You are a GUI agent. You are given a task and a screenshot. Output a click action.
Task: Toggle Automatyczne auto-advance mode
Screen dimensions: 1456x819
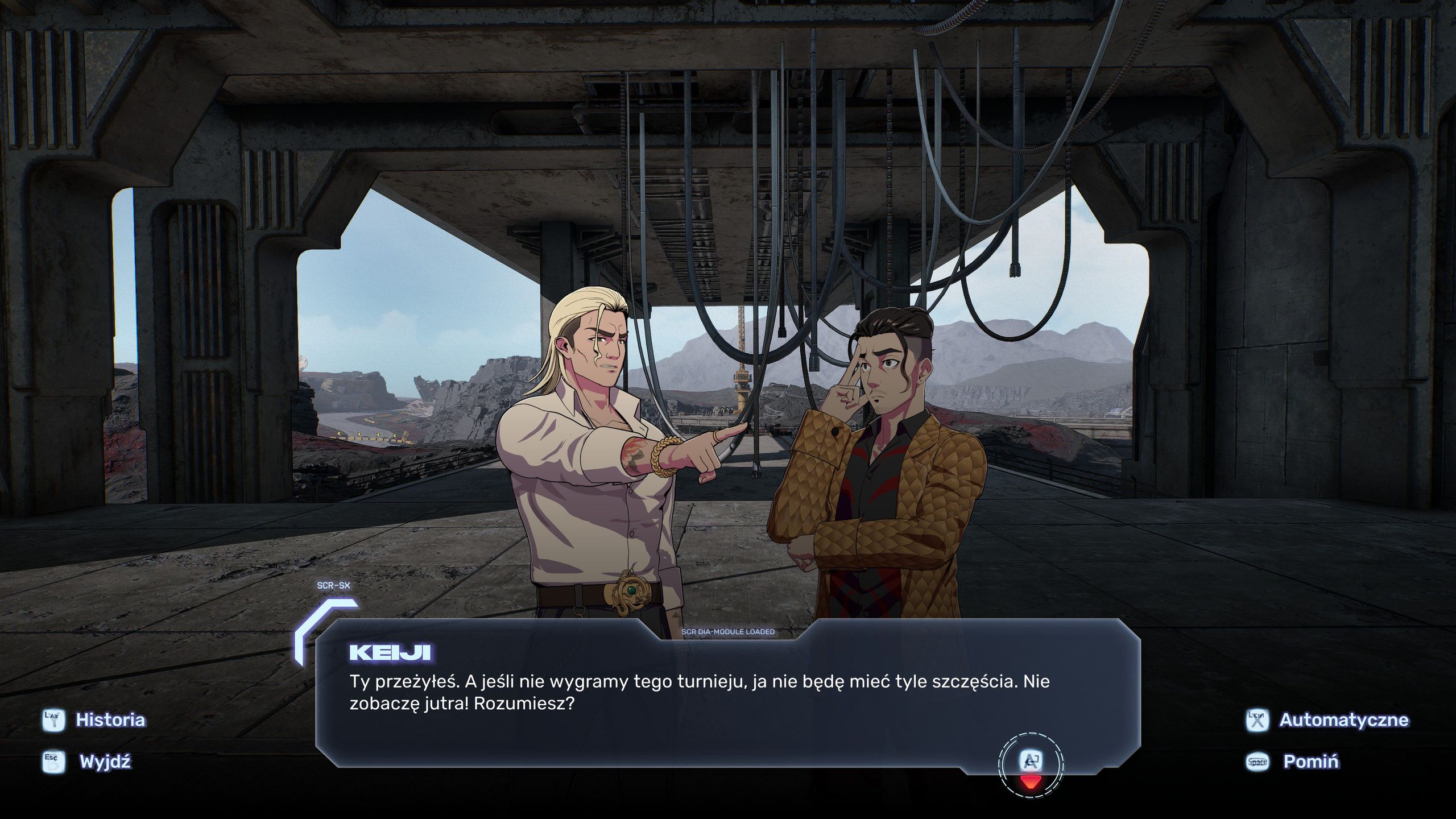point(1343,720)
